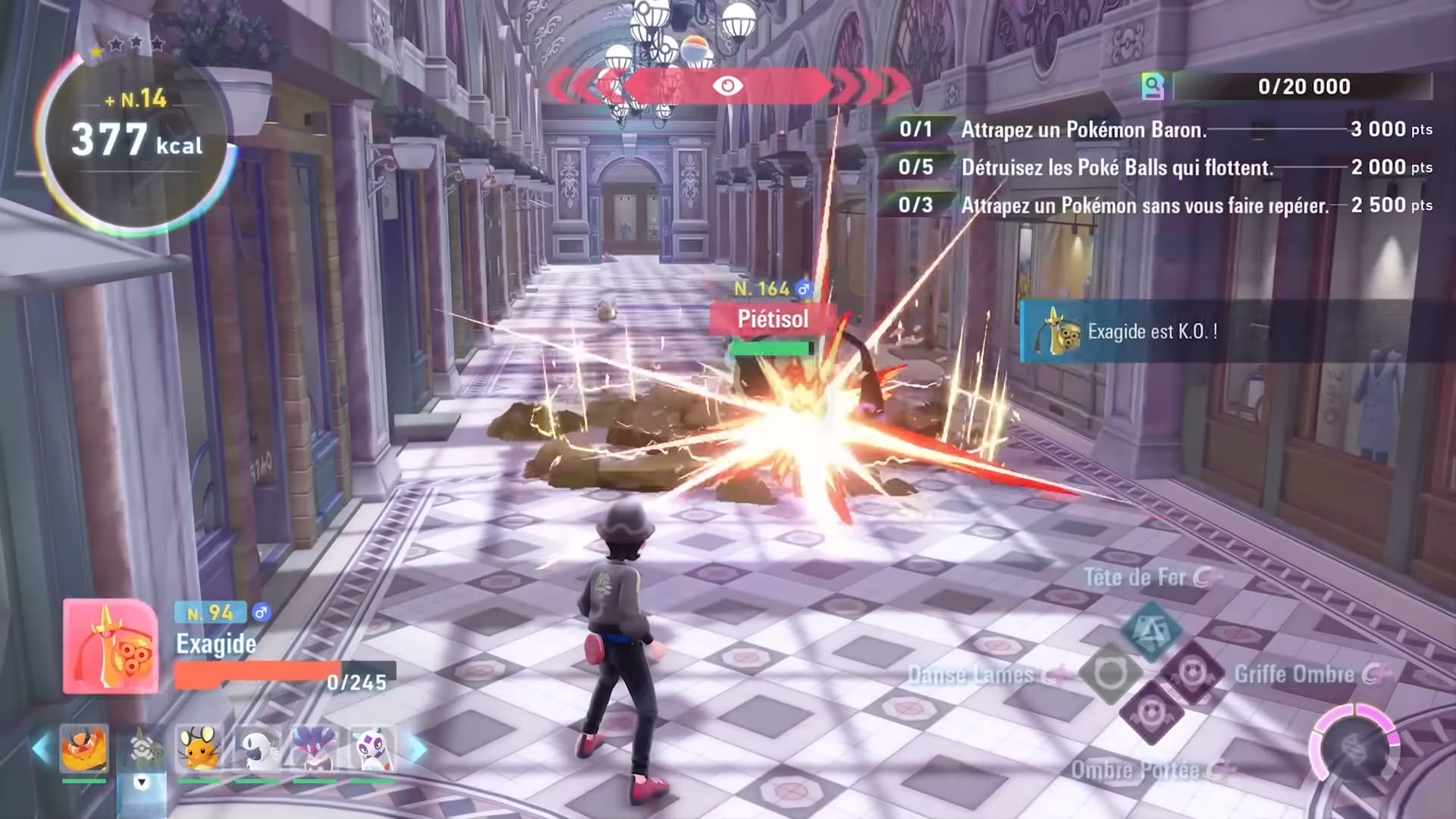
Task: Use the Griffe Ombre move icon
Action: pyautogui.click(x=1192, y=673)
